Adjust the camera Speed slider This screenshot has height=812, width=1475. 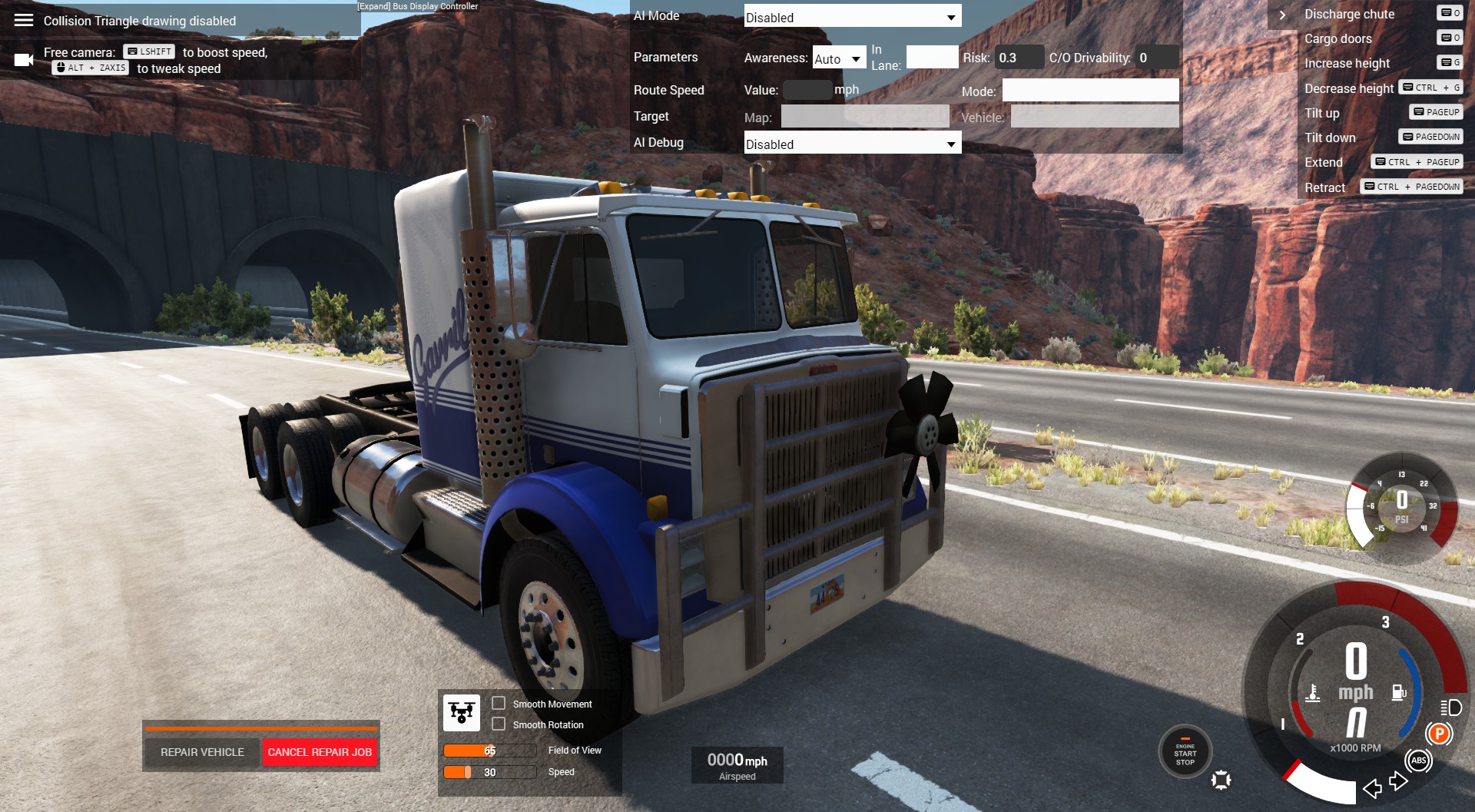coord(489,772)
